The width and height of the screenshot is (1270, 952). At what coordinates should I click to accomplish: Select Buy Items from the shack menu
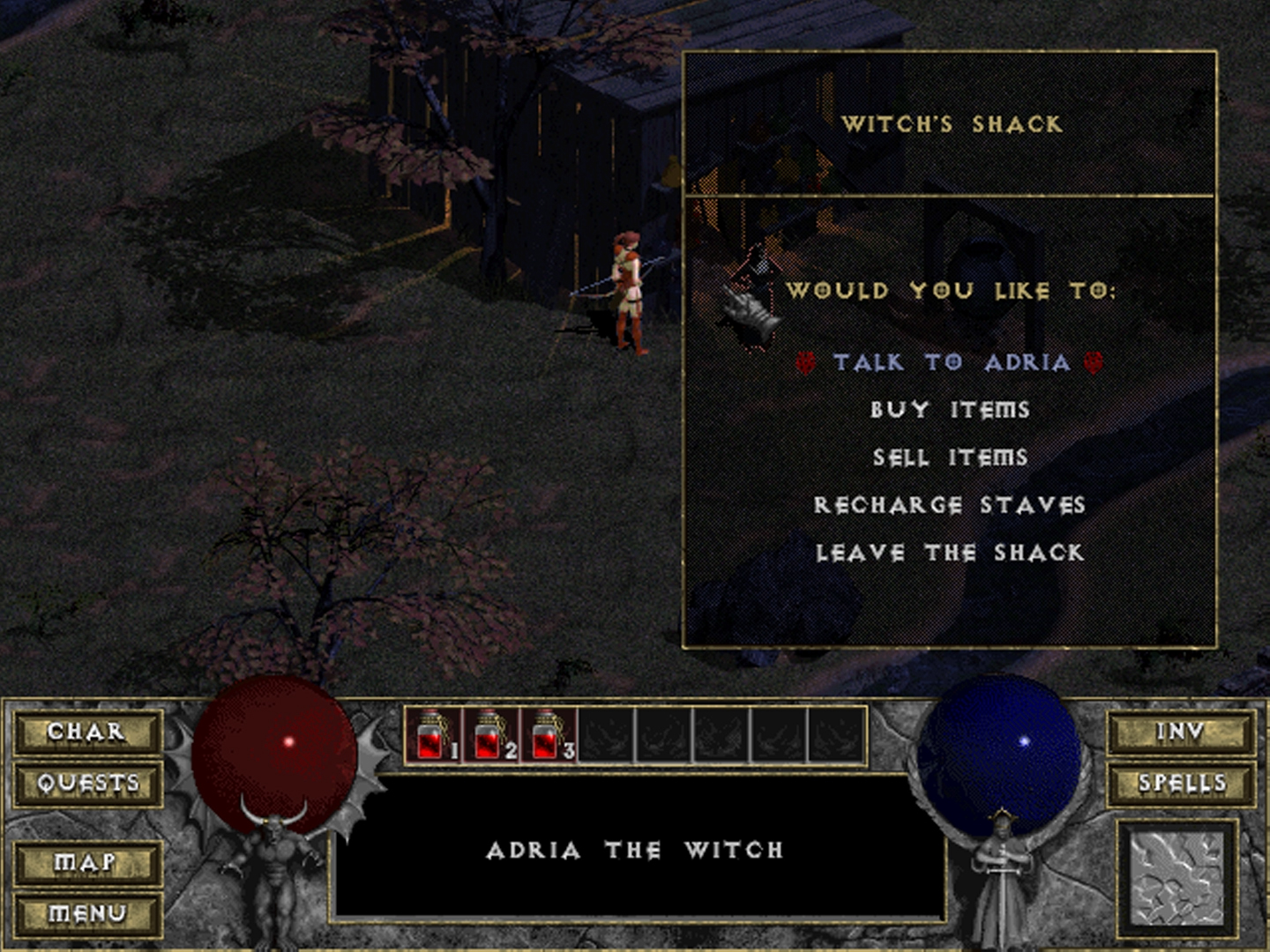(950, 410)
